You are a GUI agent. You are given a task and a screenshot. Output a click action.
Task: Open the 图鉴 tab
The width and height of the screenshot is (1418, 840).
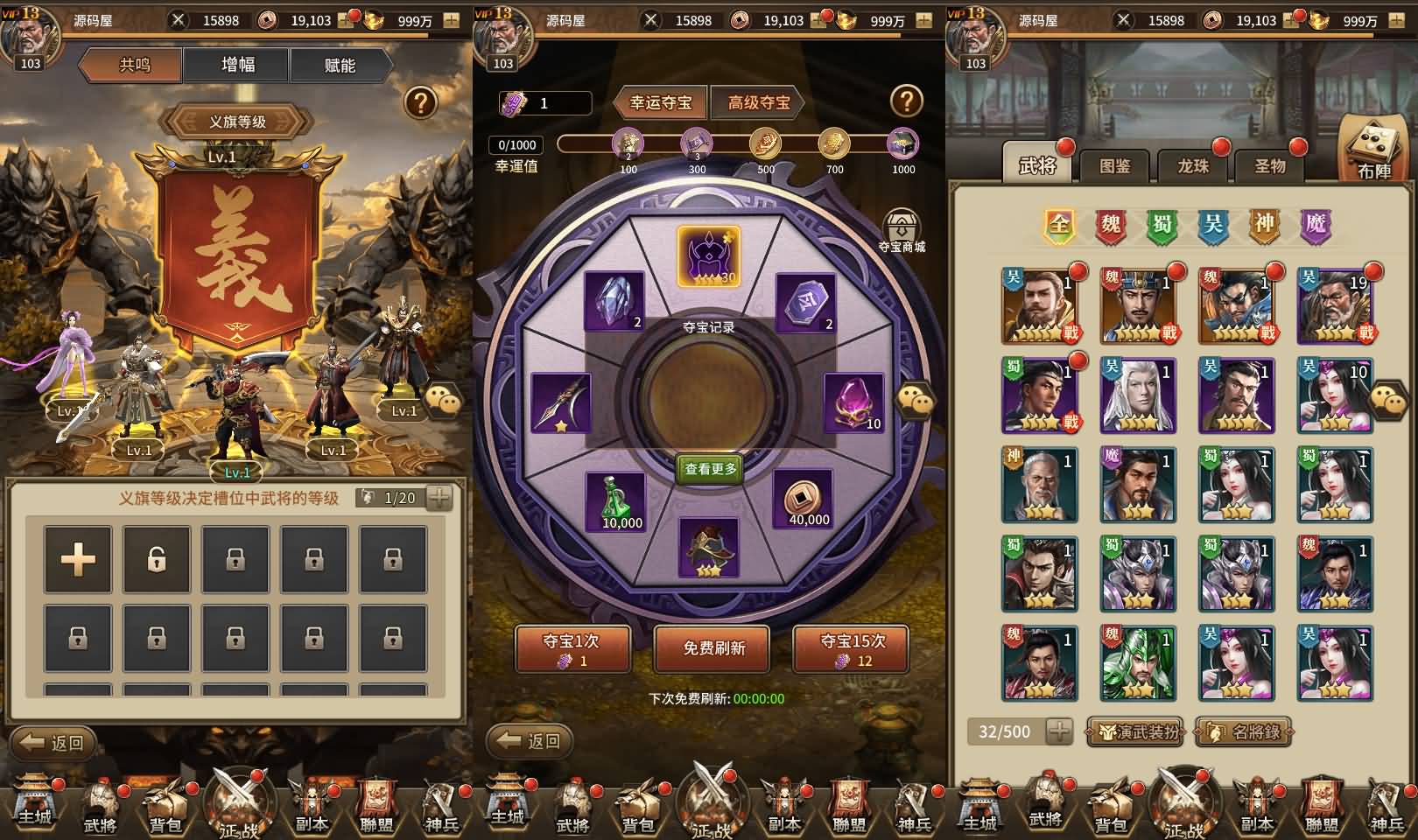pos(1114,165)
